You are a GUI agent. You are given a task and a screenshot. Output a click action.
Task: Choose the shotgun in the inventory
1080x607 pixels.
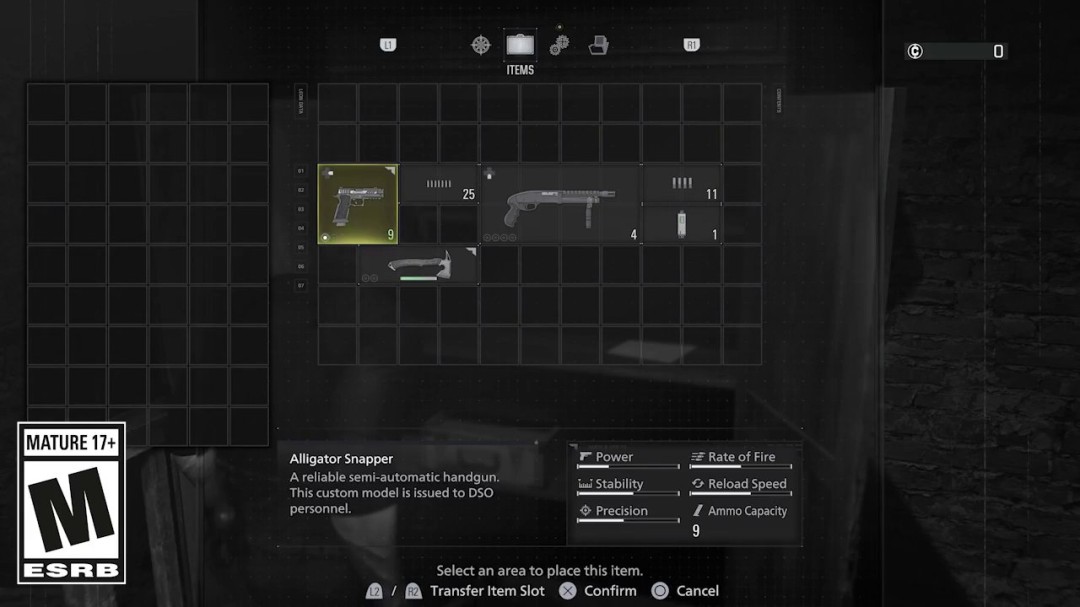(559, 204)
